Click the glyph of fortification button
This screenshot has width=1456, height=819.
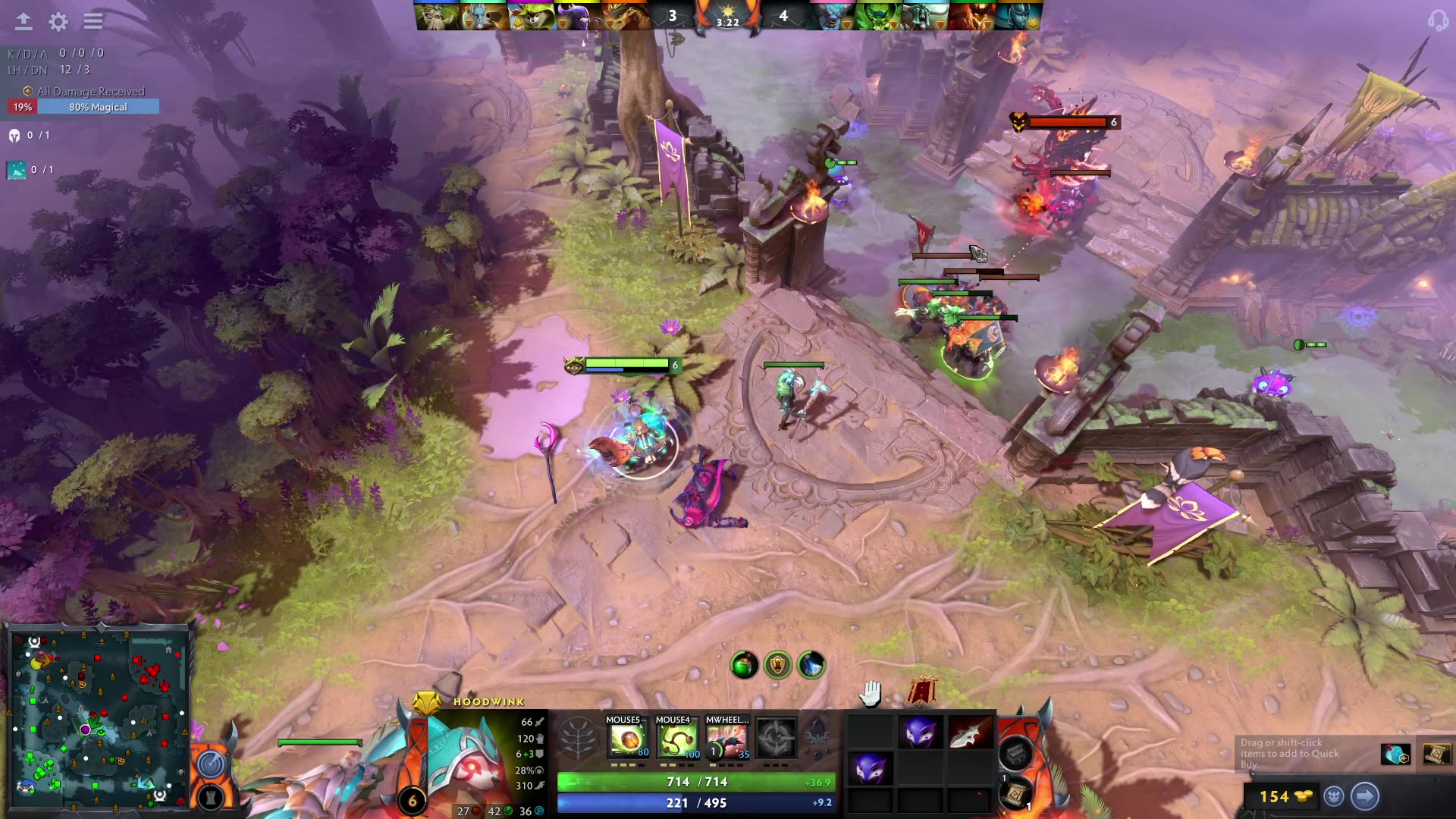click(x=212, y=797)
